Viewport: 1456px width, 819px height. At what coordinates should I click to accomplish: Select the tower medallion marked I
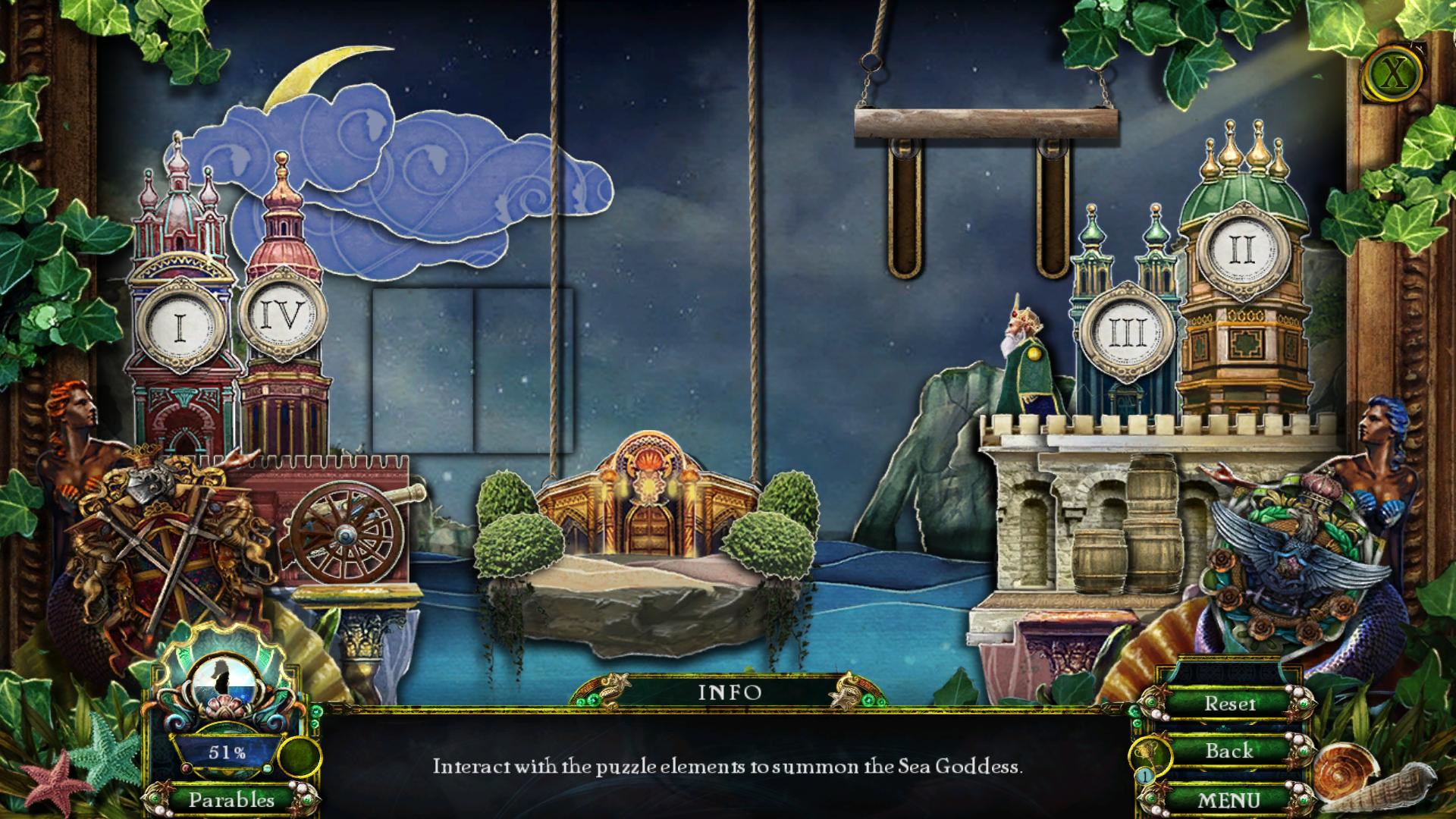(x=180, y=326)
